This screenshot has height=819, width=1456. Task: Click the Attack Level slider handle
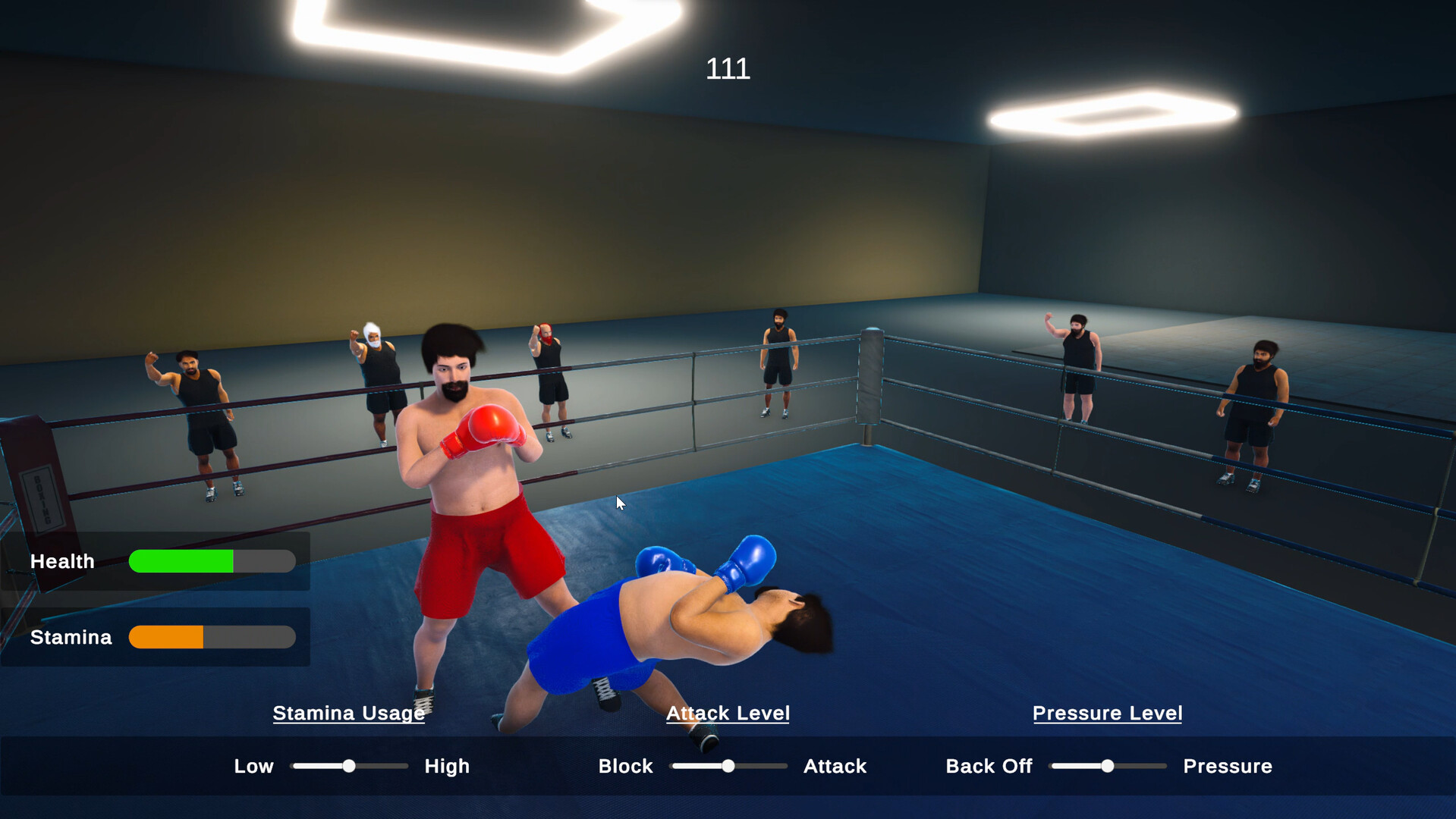[x=728, y=766]
